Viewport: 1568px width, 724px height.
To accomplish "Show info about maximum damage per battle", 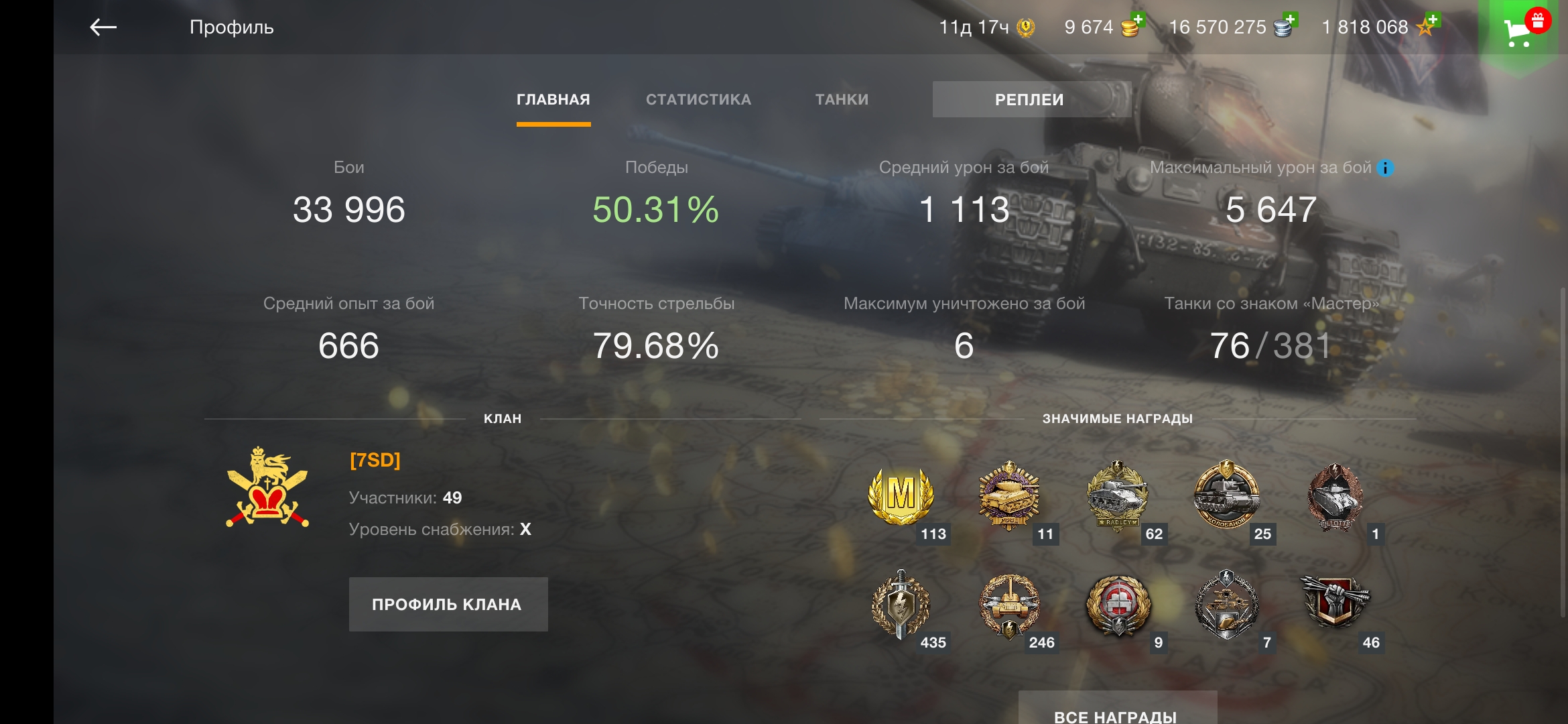I will point(1385,168).
